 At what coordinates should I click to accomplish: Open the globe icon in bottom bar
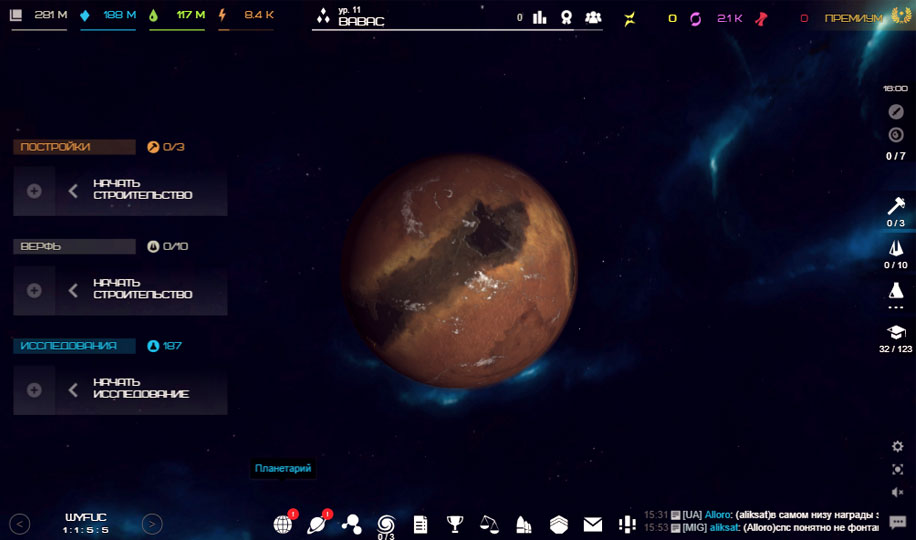click(x=283, y=524)
